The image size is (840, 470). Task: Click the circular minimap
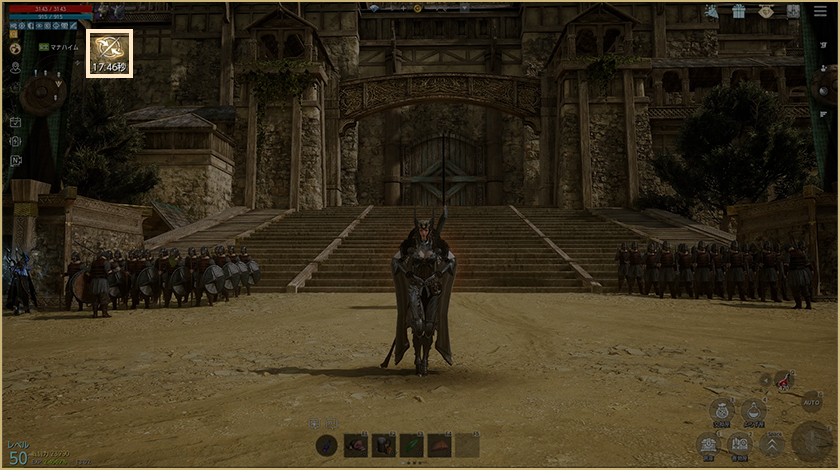pos(41,93)
